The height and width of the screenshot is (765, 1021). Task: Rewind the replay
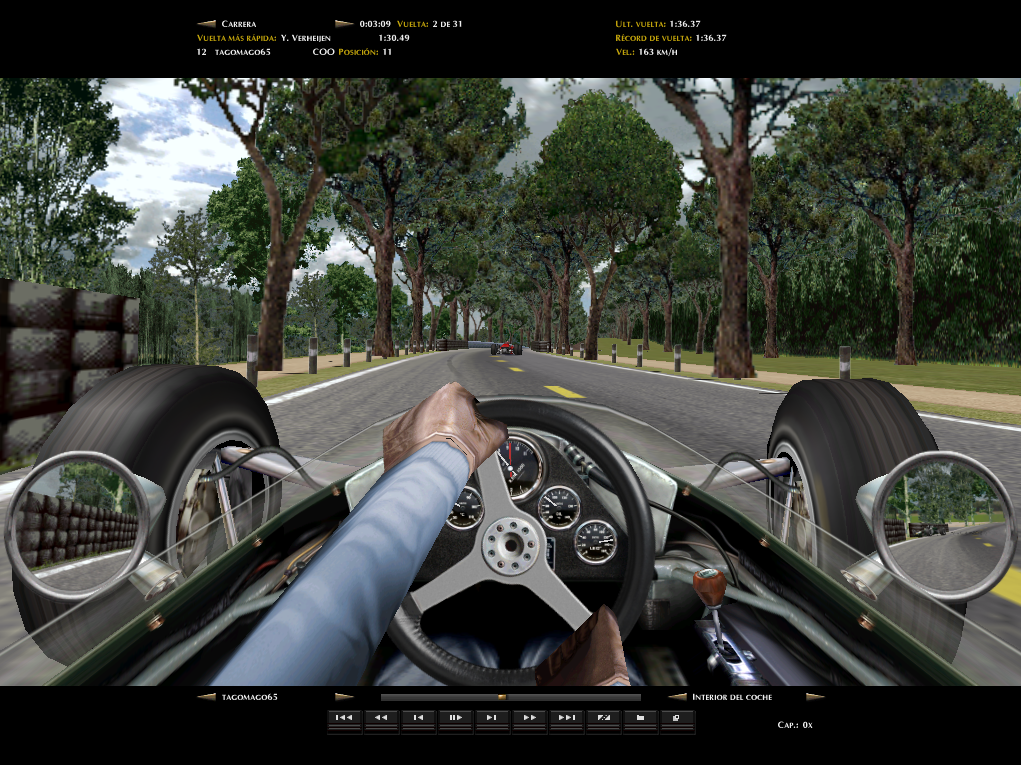click(x=381, y=717)
